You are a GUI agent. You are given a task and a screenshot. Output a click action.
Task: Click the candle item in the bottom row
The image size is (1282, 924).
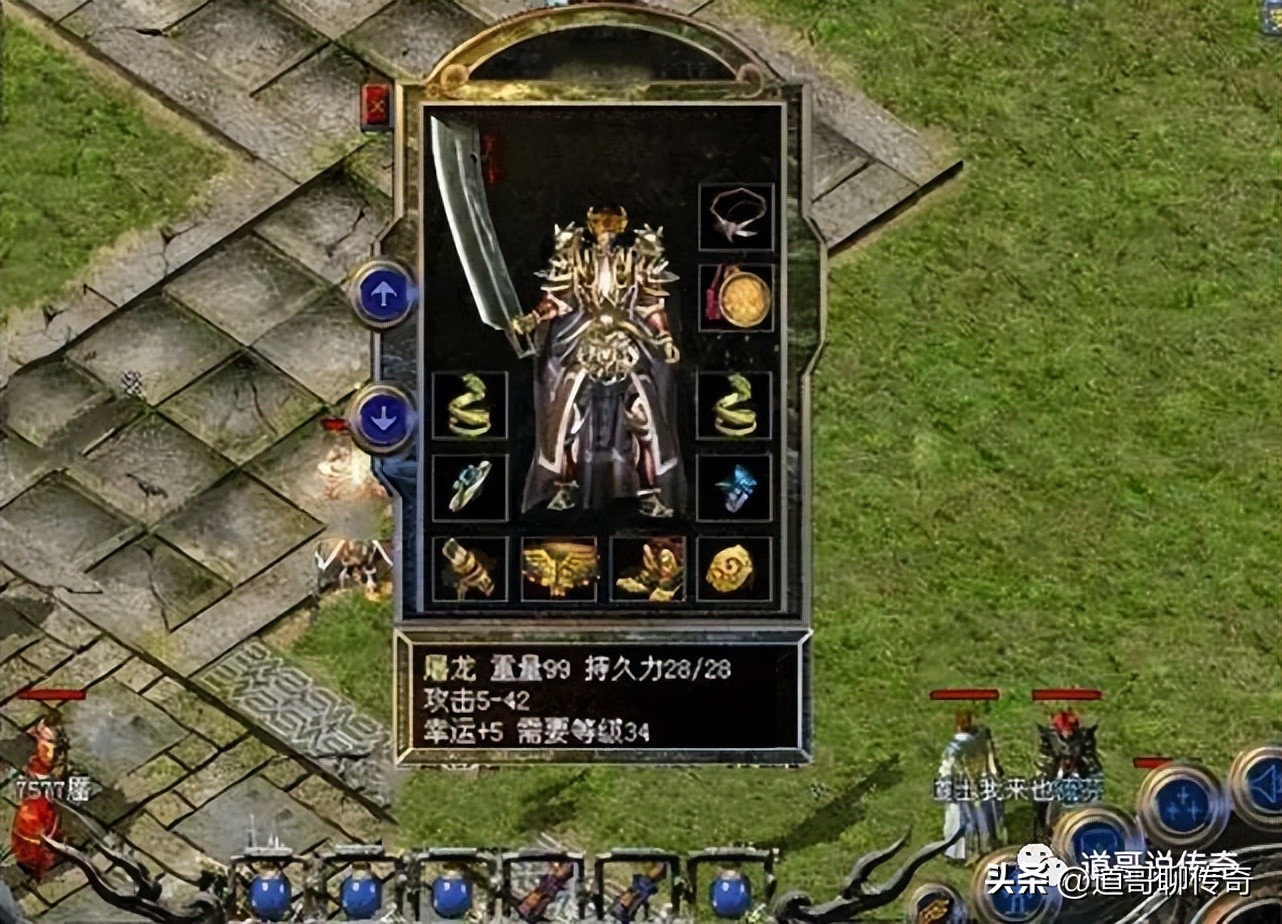point(470,567)
